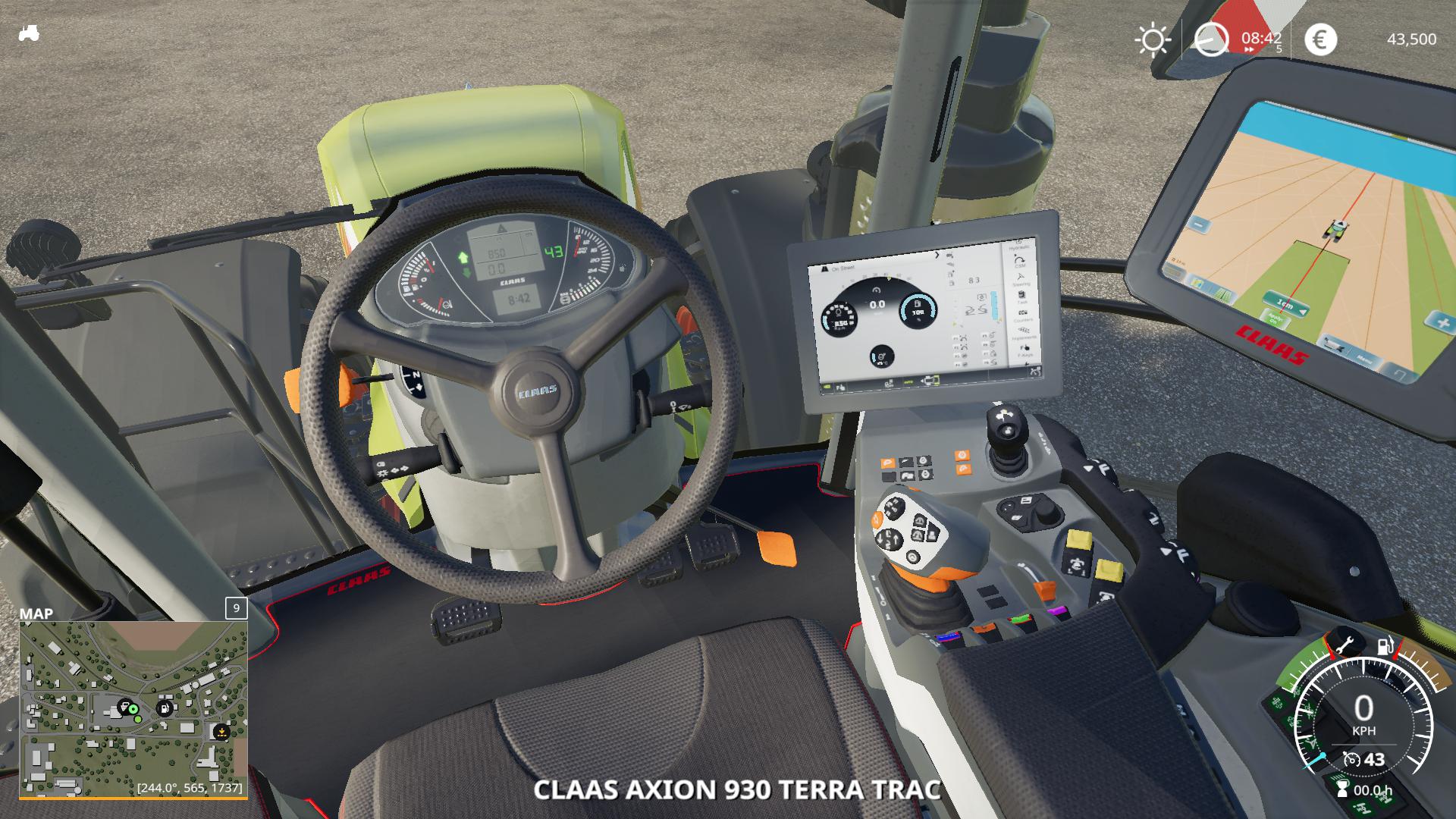Click the hourglass operating hours icon

[x=1342, y=790]
